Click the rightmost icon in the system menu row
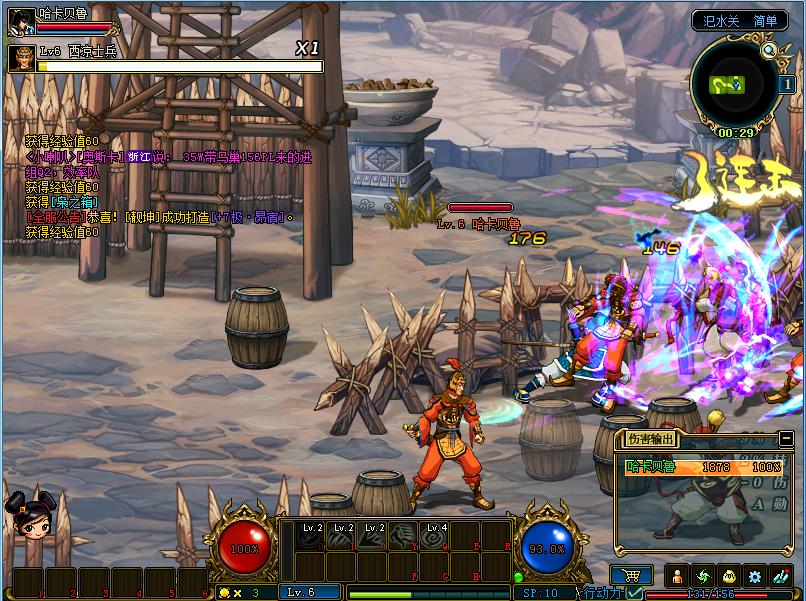806x601 pixels. click(x=780, y=576)
